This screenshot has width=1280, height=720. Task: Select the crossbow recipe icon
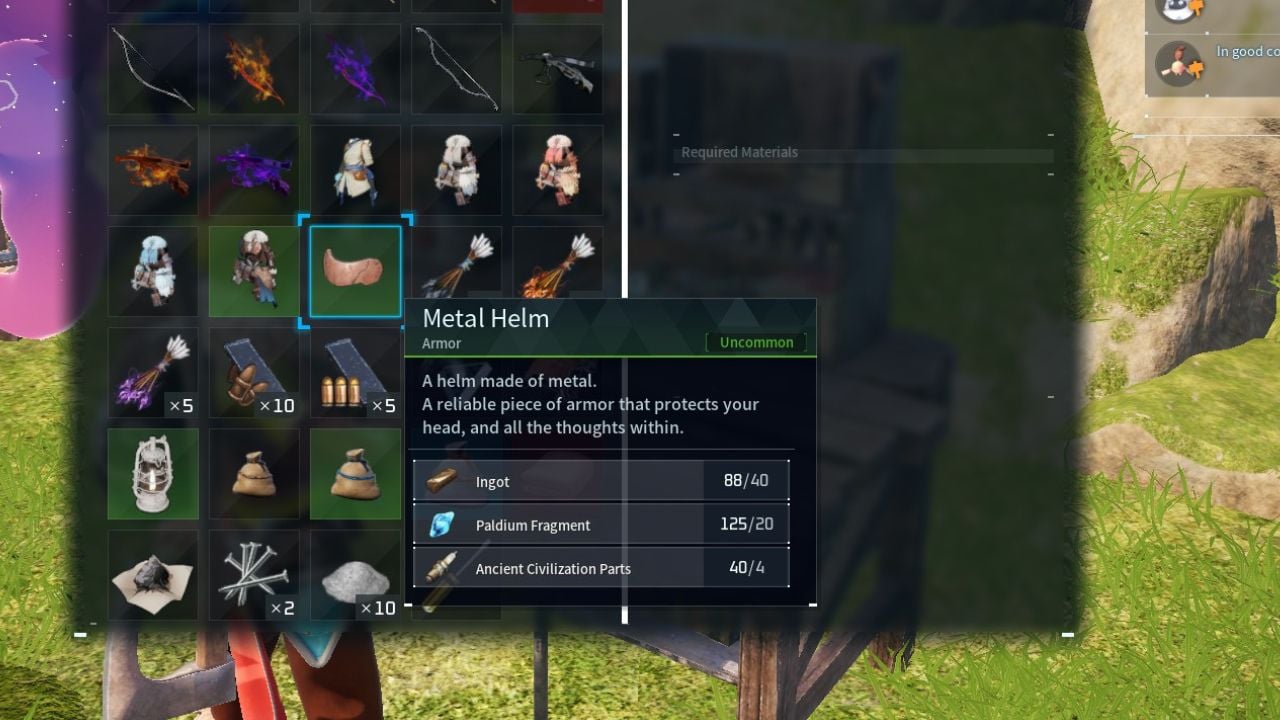coord(557,68)
